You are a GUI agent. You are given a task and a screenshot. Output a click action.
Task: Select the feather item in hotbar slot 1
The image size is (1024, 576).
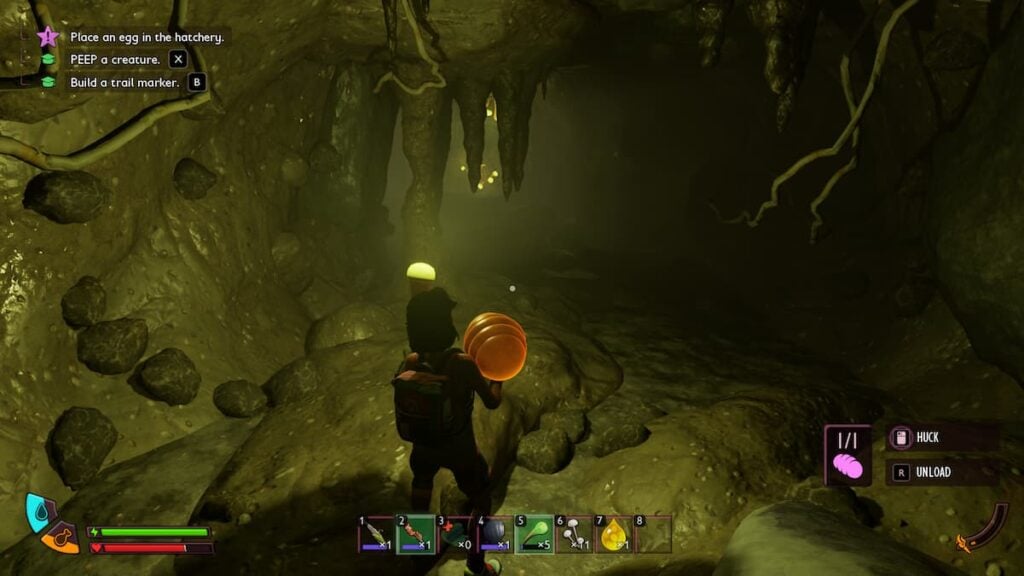point(376,534)
